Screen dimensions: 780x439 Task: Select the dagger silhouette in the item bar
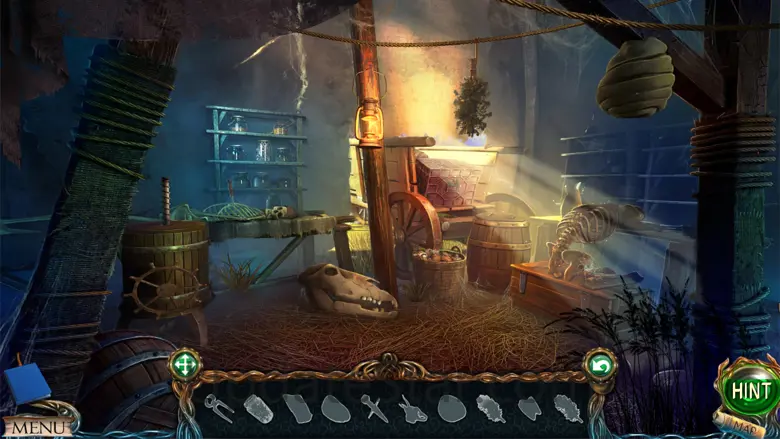(375, 407)
